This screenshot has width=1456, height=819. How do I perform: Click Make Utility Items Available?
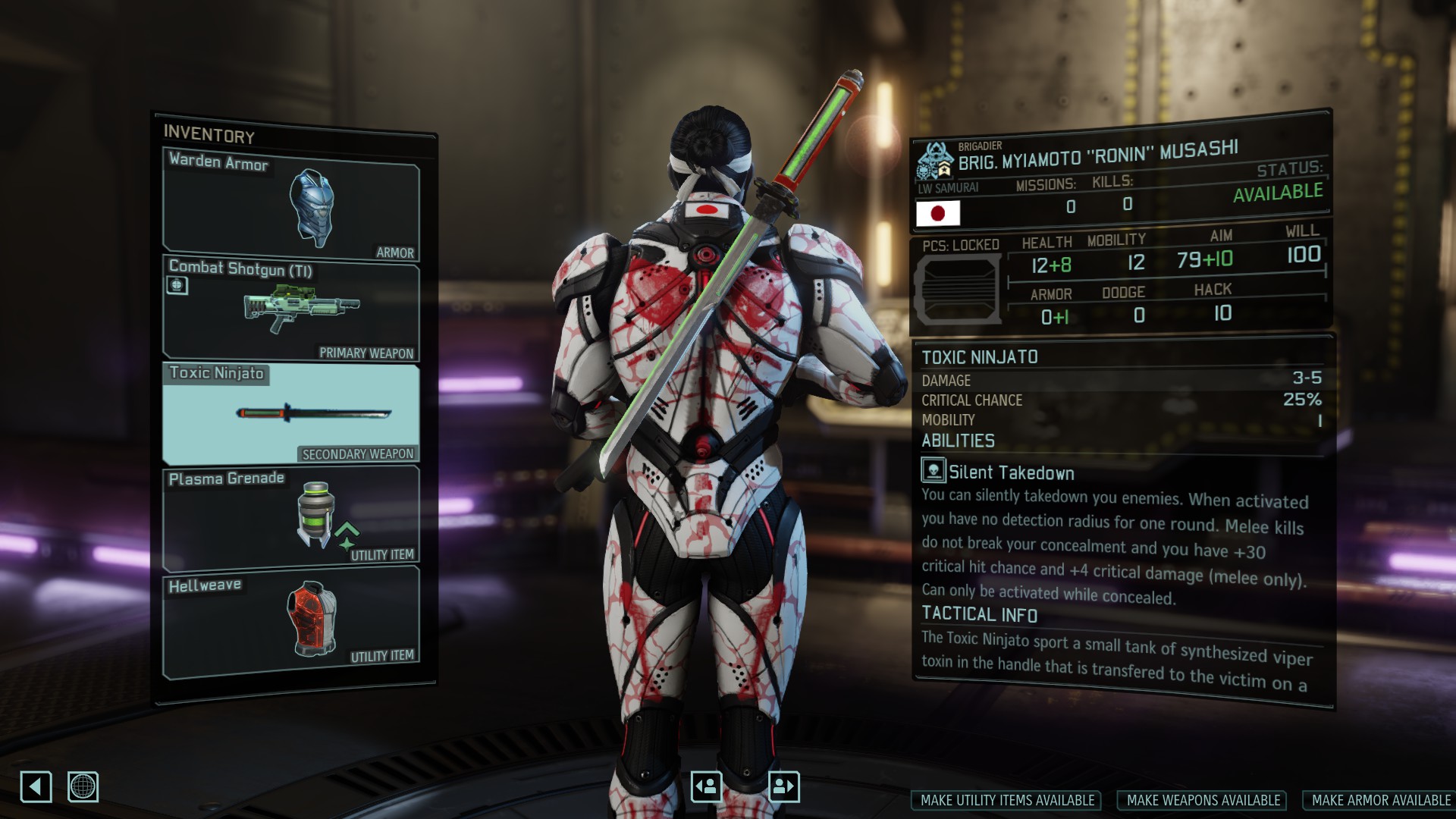[x=1007, y=801]
